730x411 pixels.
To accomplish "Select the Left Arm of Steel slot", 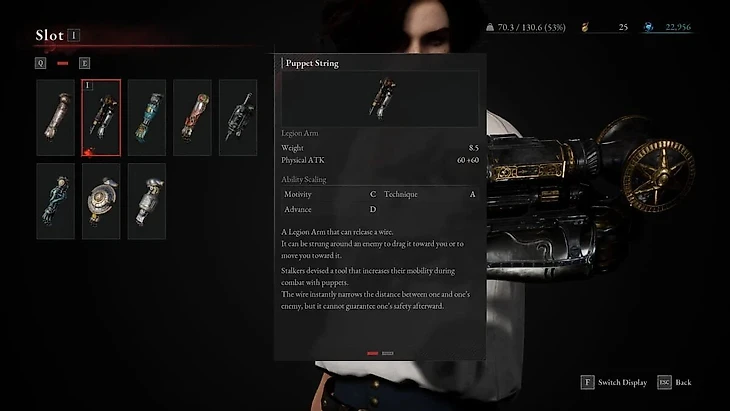I will point(56,118).
